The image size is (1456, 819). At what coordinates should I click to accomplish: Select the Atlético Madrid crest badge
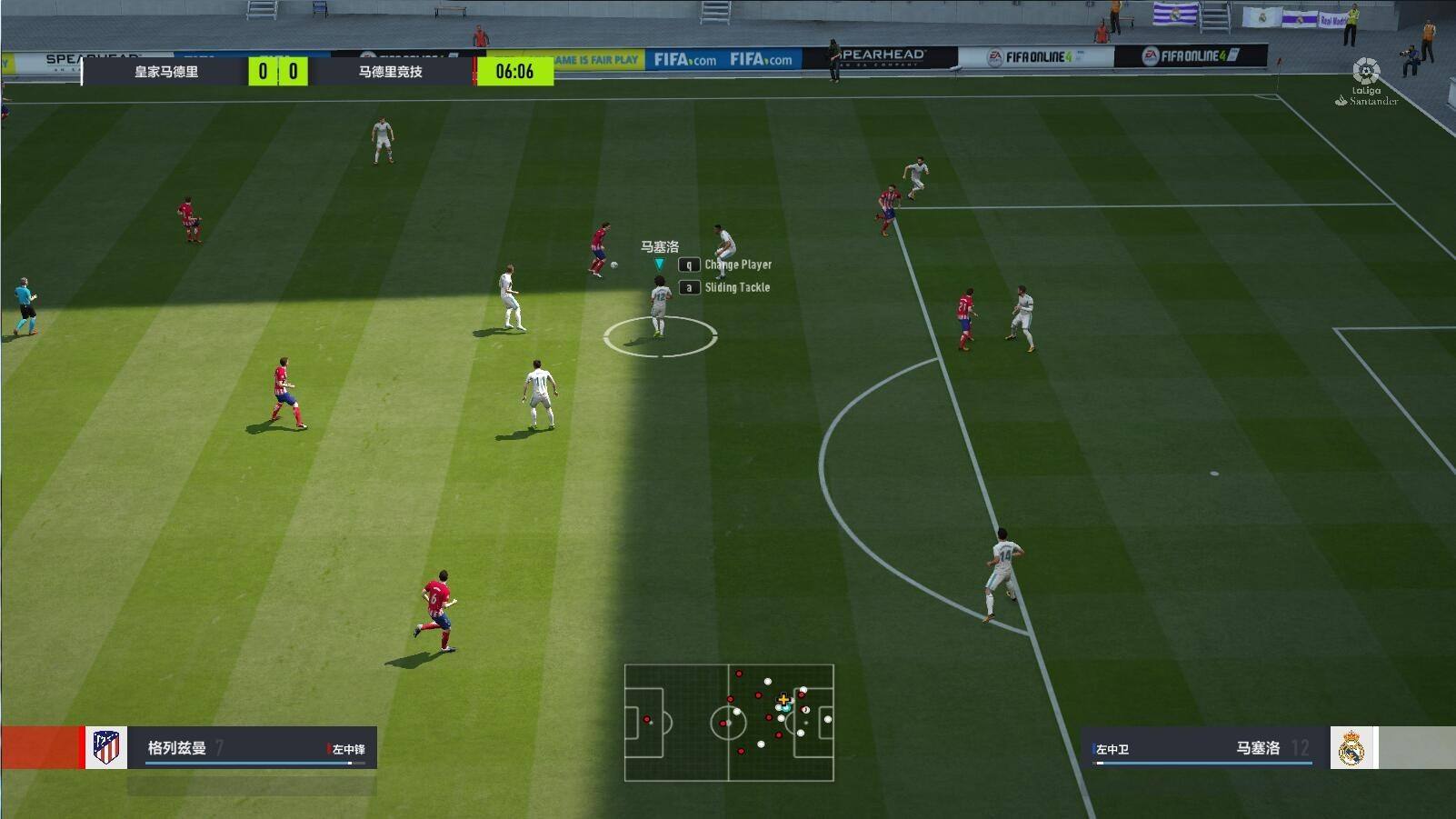(x=106, y=747)
